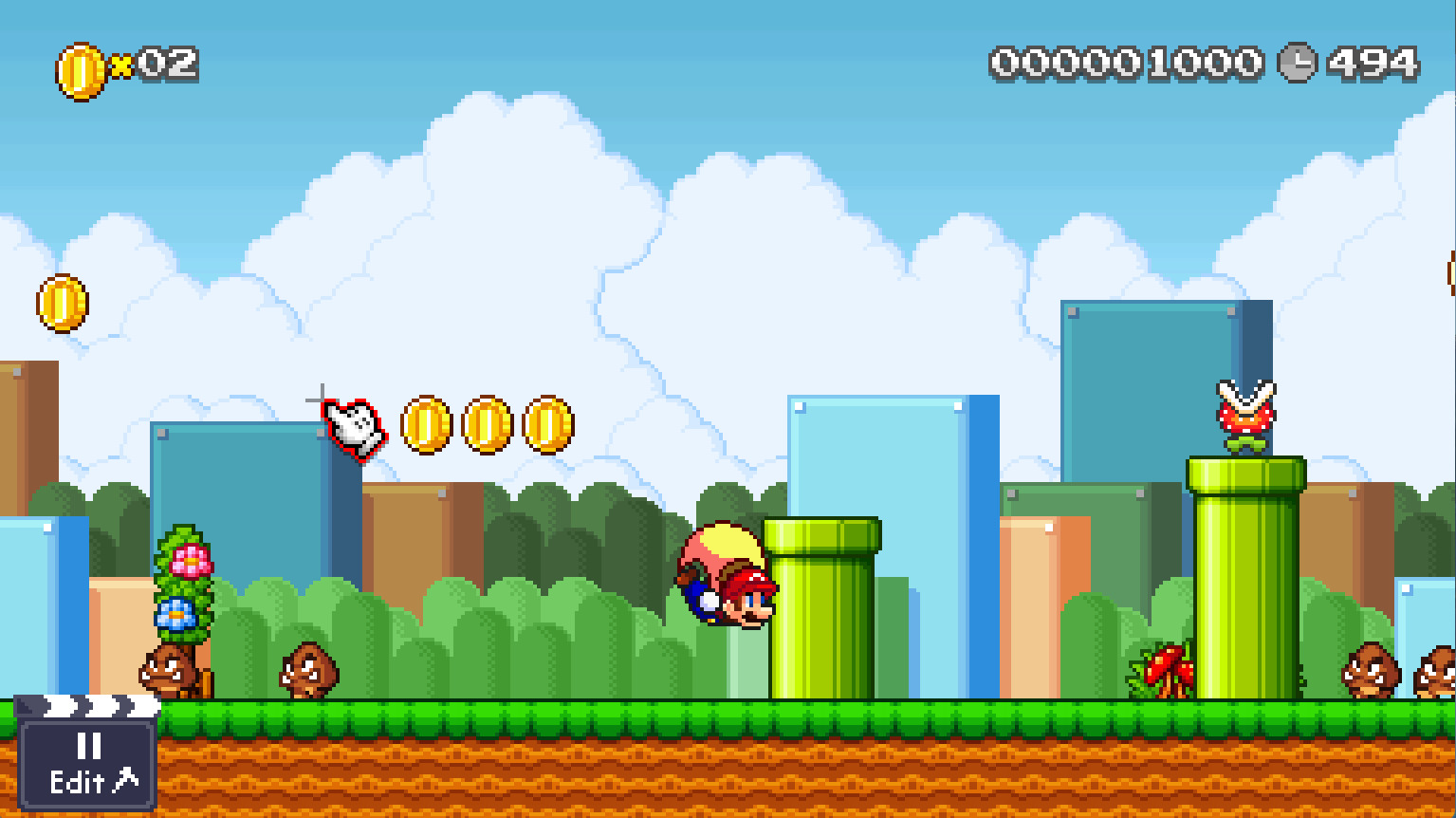
Task: Click the short pipe next to Mario
Action: pyautogui.click(x=827, y=607)
